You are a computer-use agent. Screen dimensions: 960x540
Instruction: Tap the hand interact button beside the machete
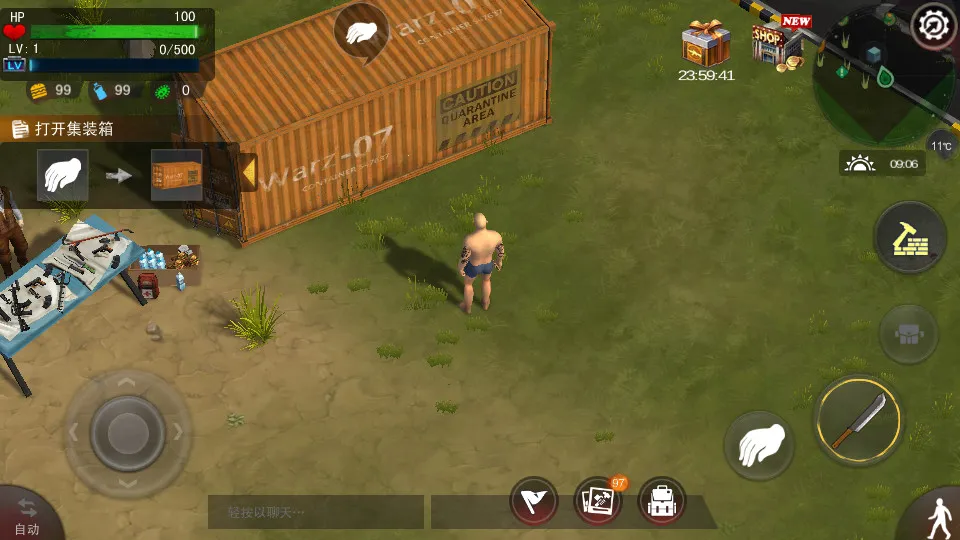(759, 444)
